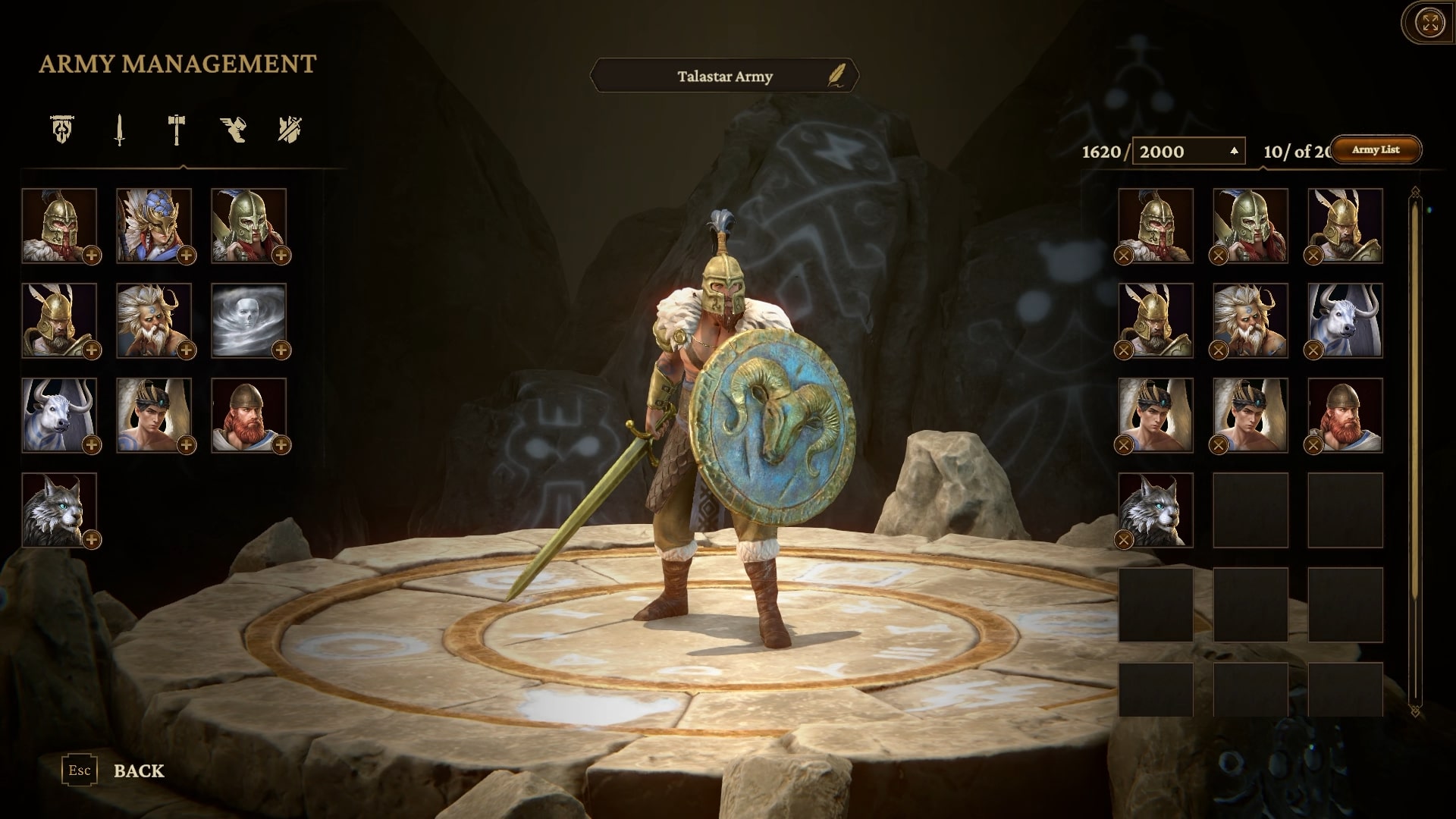The height and width of the screenshot is (819, 1456).
Task: Open the Talastar Army name banner
Action: 724,76
